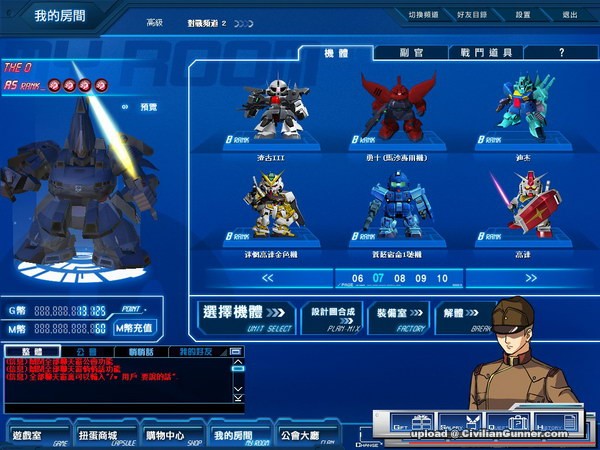This screenshot has width=600, height=450.
Task: Switch to the 戰鬥道具 battle items tab
Action: pos(486,52)
